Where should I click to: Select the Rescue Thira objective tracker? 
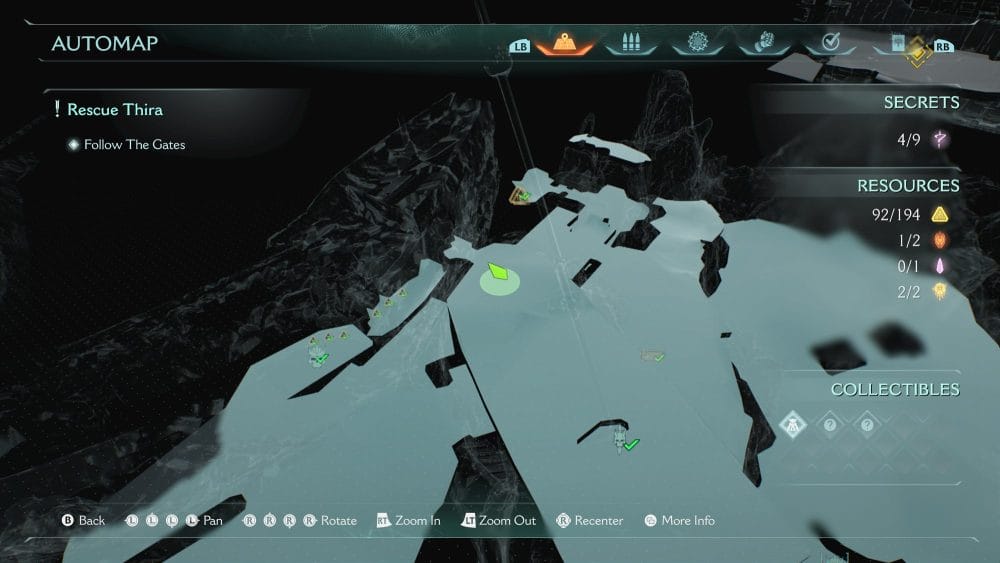(114, 109)
